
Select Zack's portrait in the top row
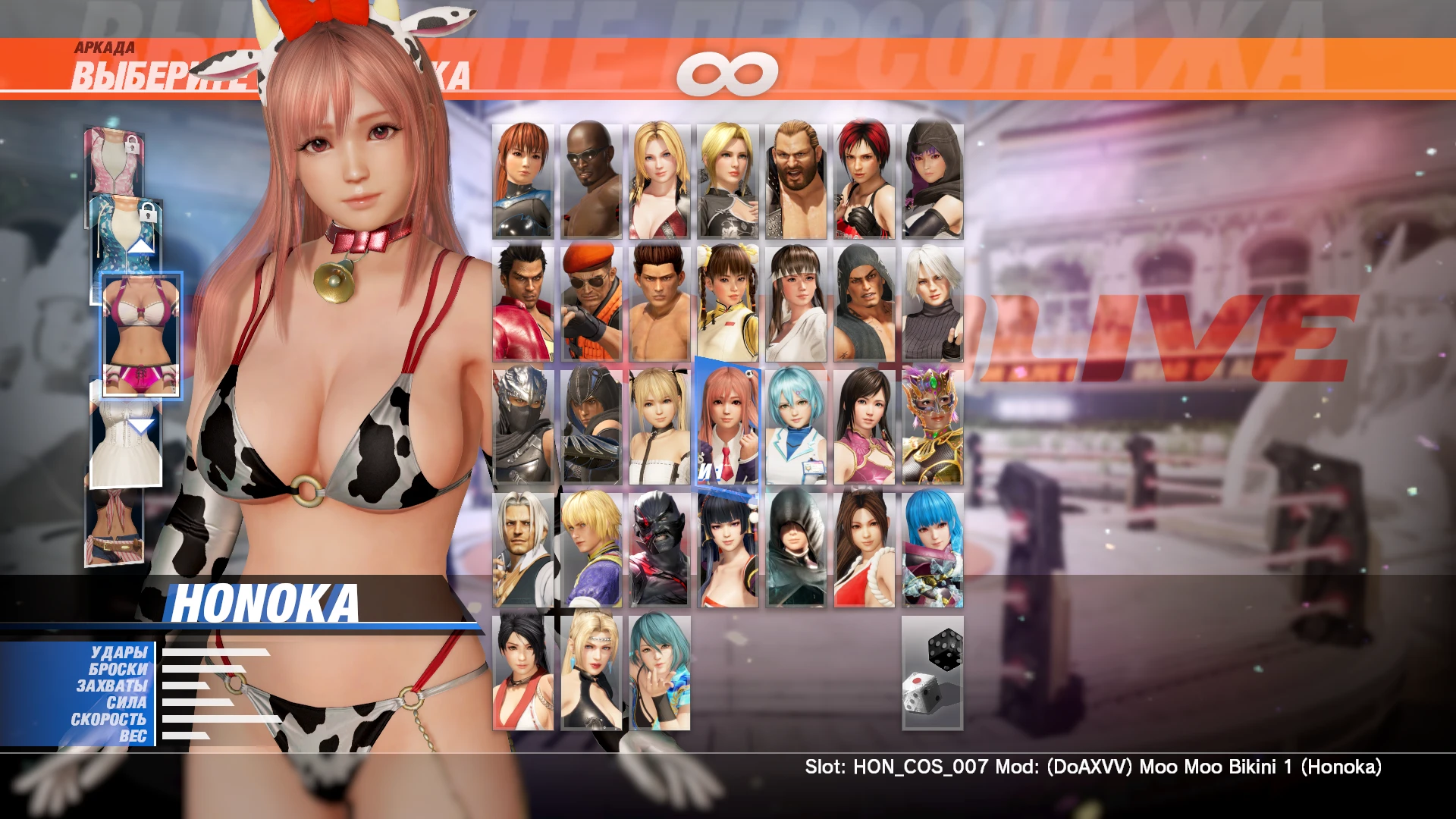pos(590,180)
